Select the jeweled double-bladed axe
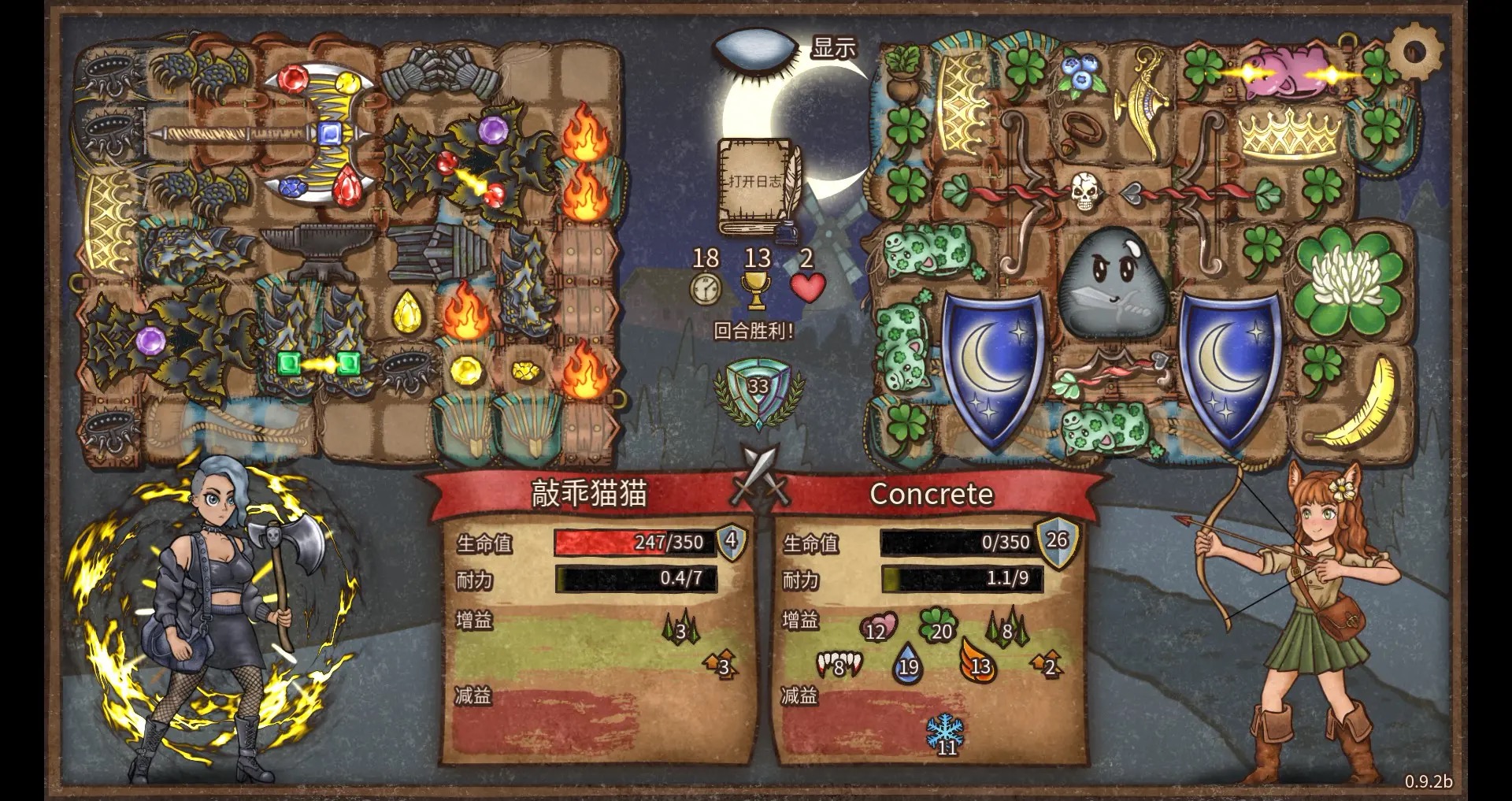The height and width of the screenshot is (801, 1512). [x=315, y=135]
